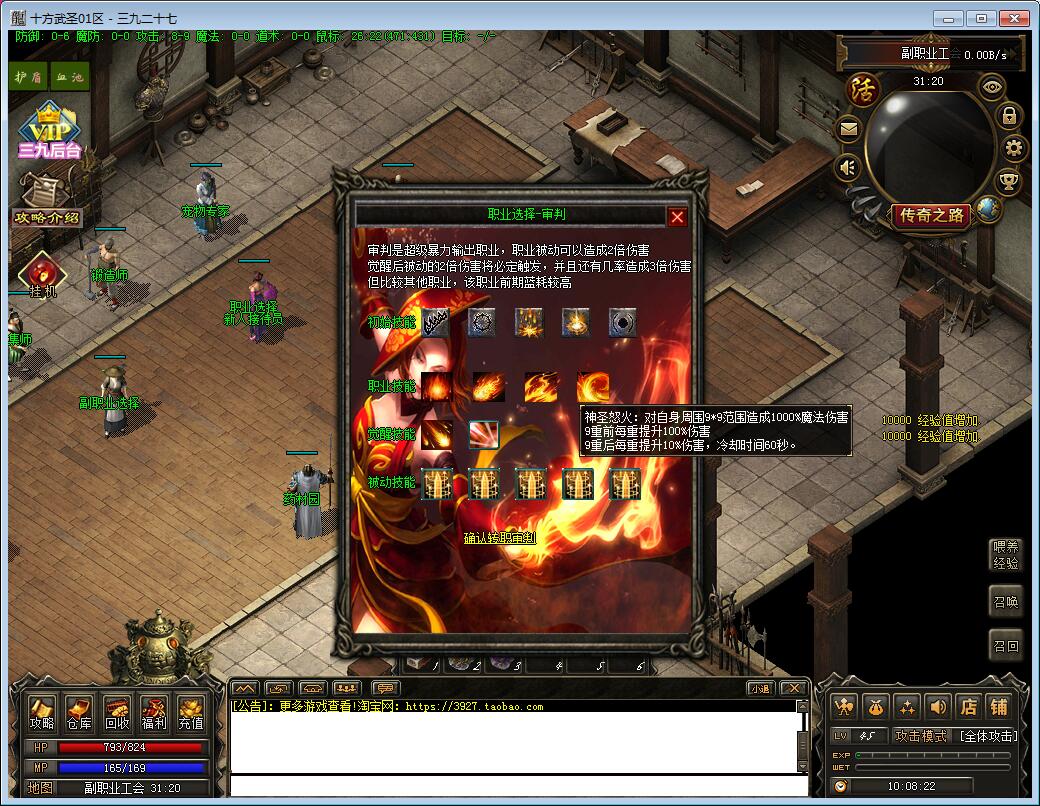Click the 传奇之路 button
The height and width of the screenshot is (806, 1040).
coord(932,215)
